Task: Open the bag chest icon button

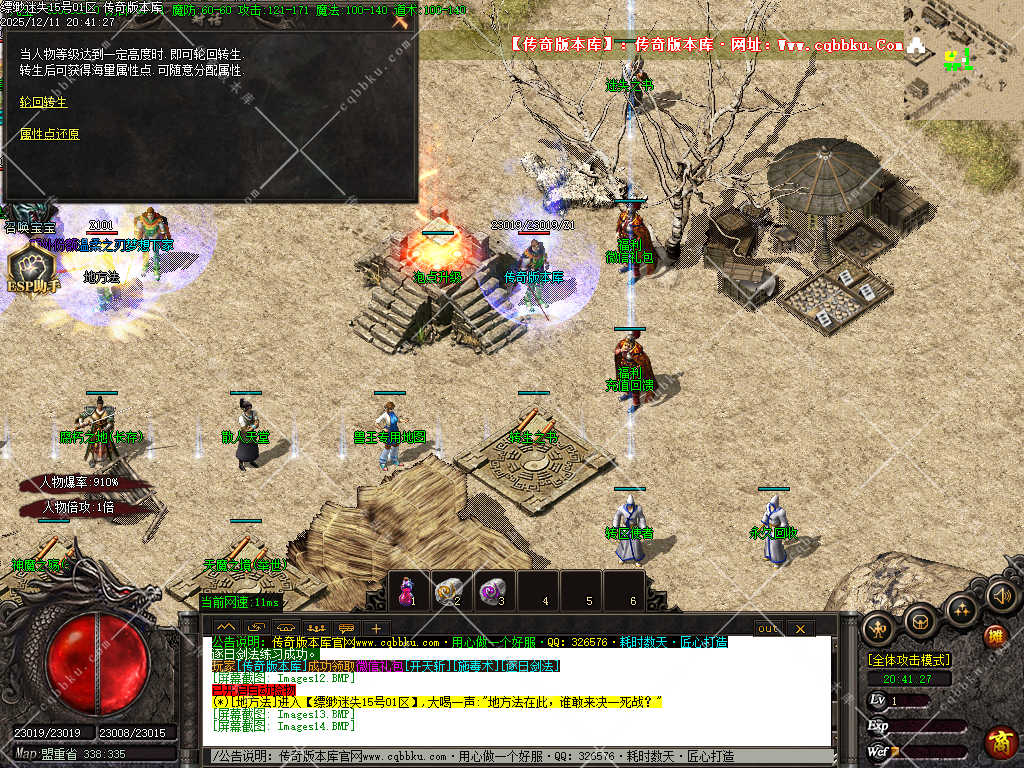Action: pos(920,622)
